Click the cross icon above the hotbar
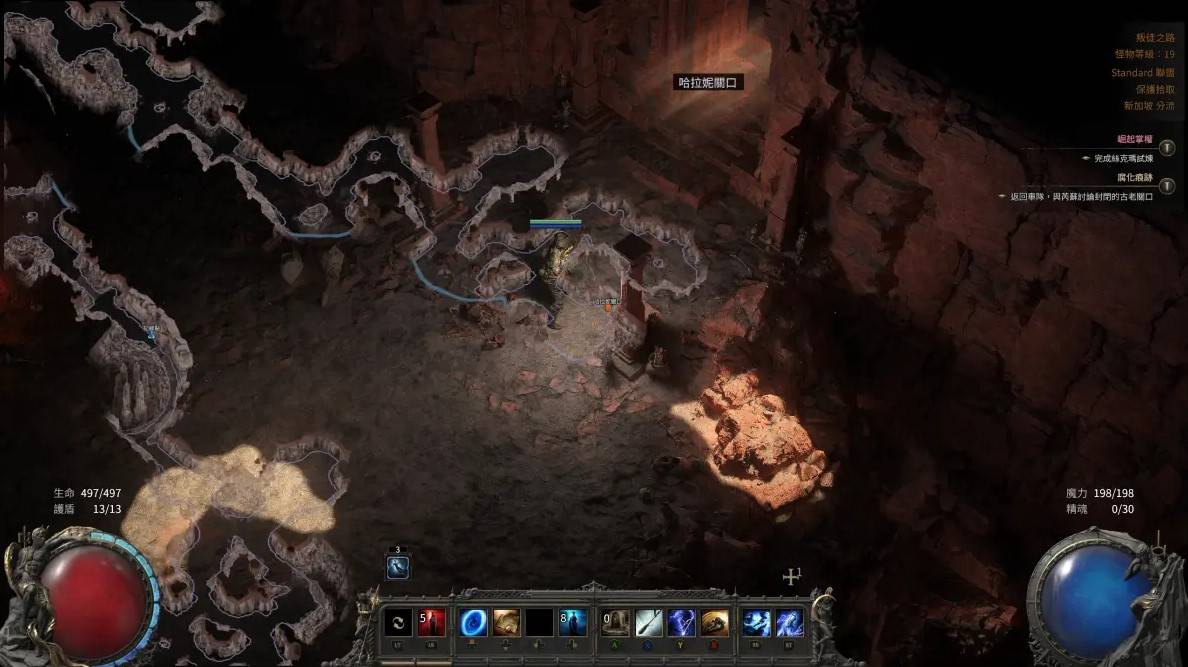This screenshot has height=667, width=1188. (x=791, y=577)
